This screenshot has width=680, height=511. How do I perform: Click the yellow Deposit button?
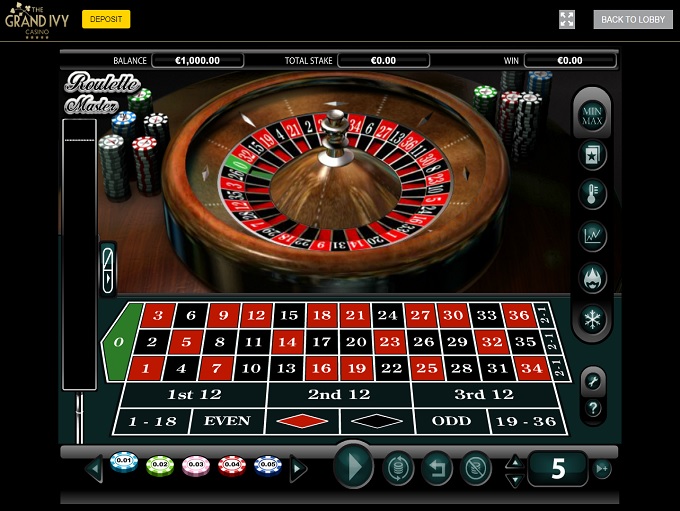click(x=106, y=19)
